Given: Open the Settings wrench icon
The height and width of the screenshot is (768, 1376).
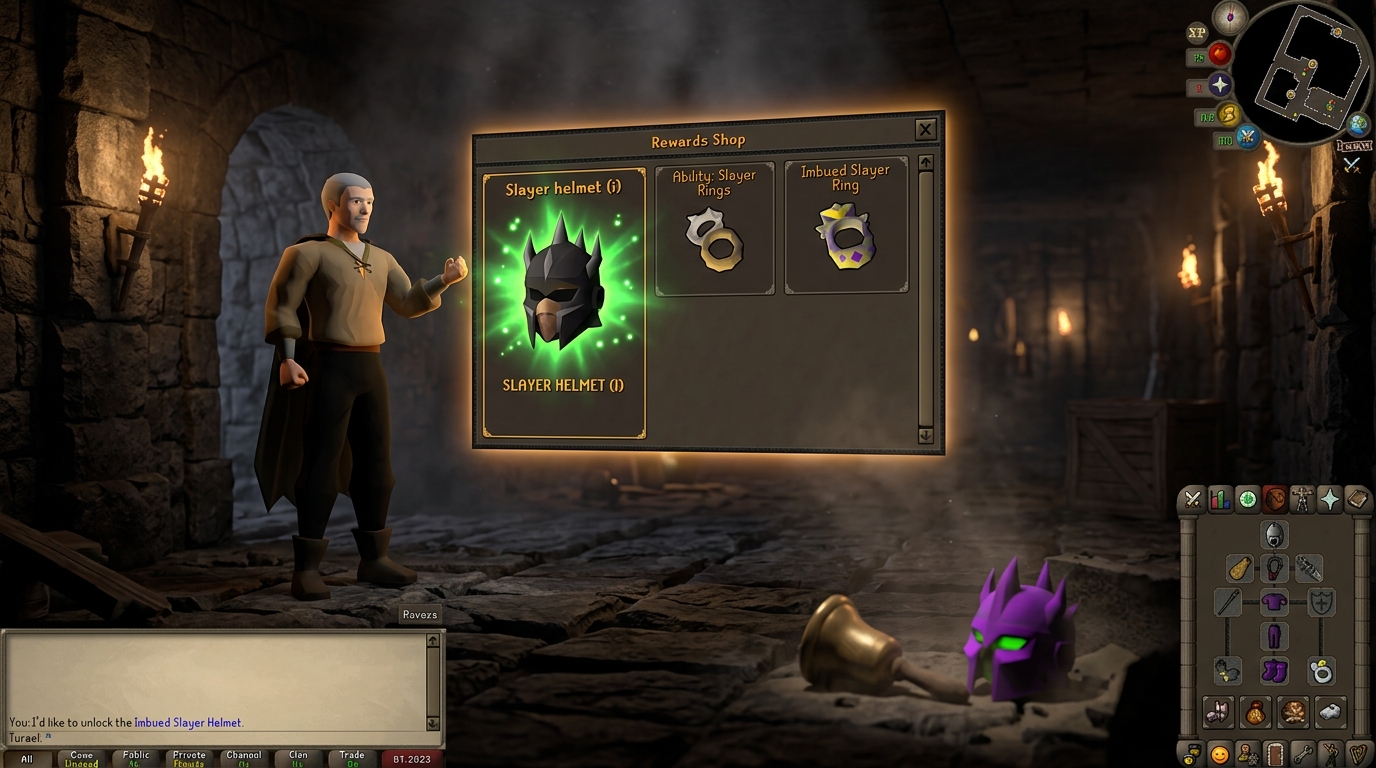Looking at the screenshot, I should pyautogui.click(x=1303, y=755).
